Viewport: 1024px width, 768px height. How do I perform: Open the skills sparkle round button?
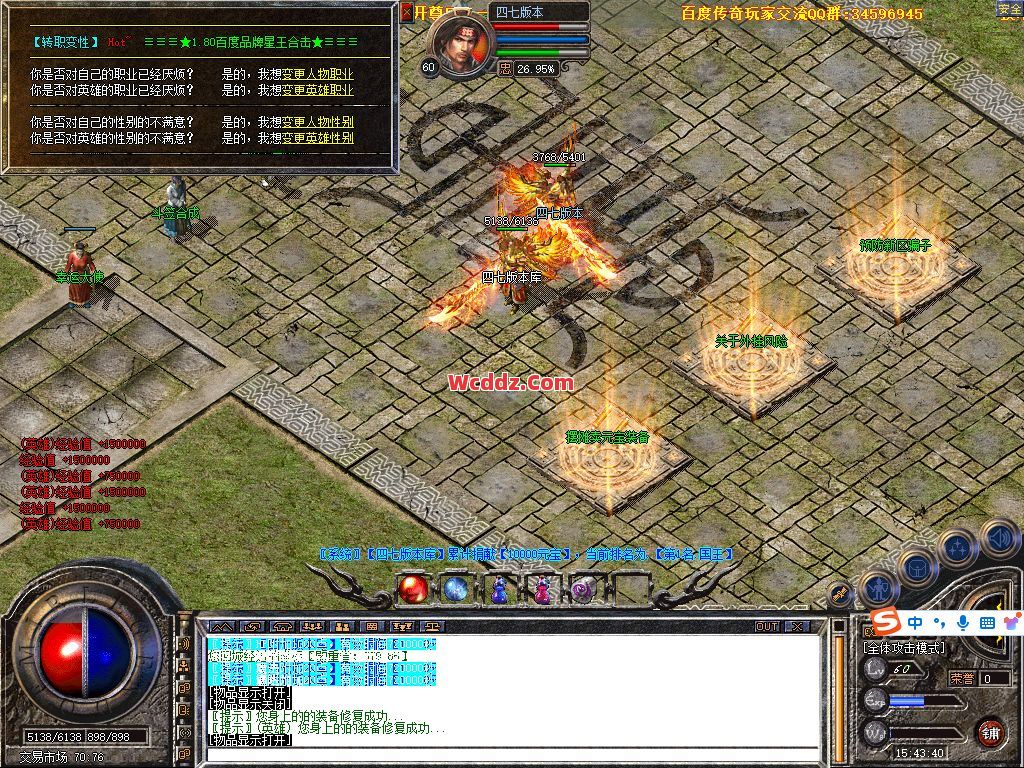coord(958,548)
